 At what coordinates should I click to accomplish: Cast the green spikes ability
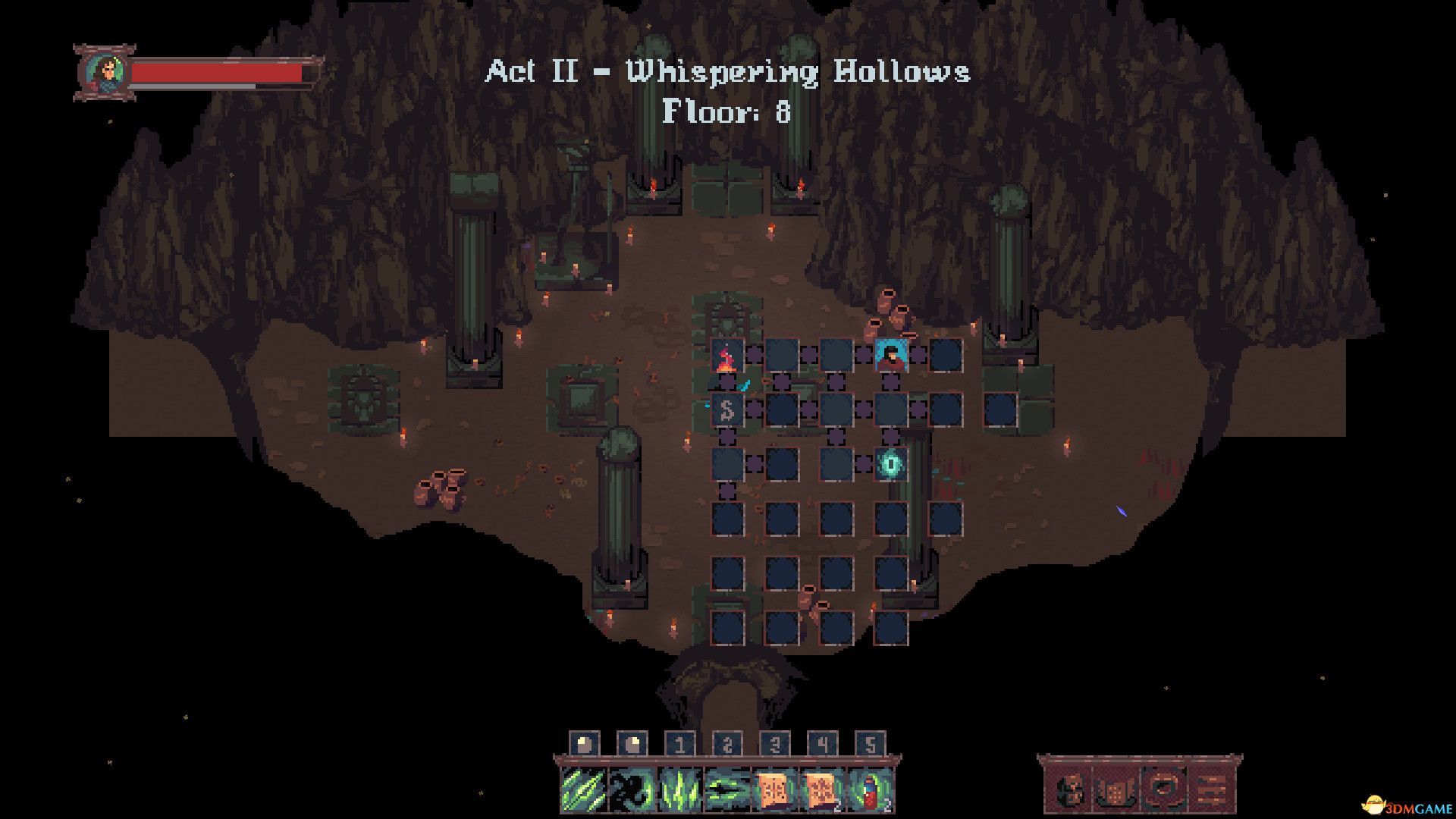(679, 789)
